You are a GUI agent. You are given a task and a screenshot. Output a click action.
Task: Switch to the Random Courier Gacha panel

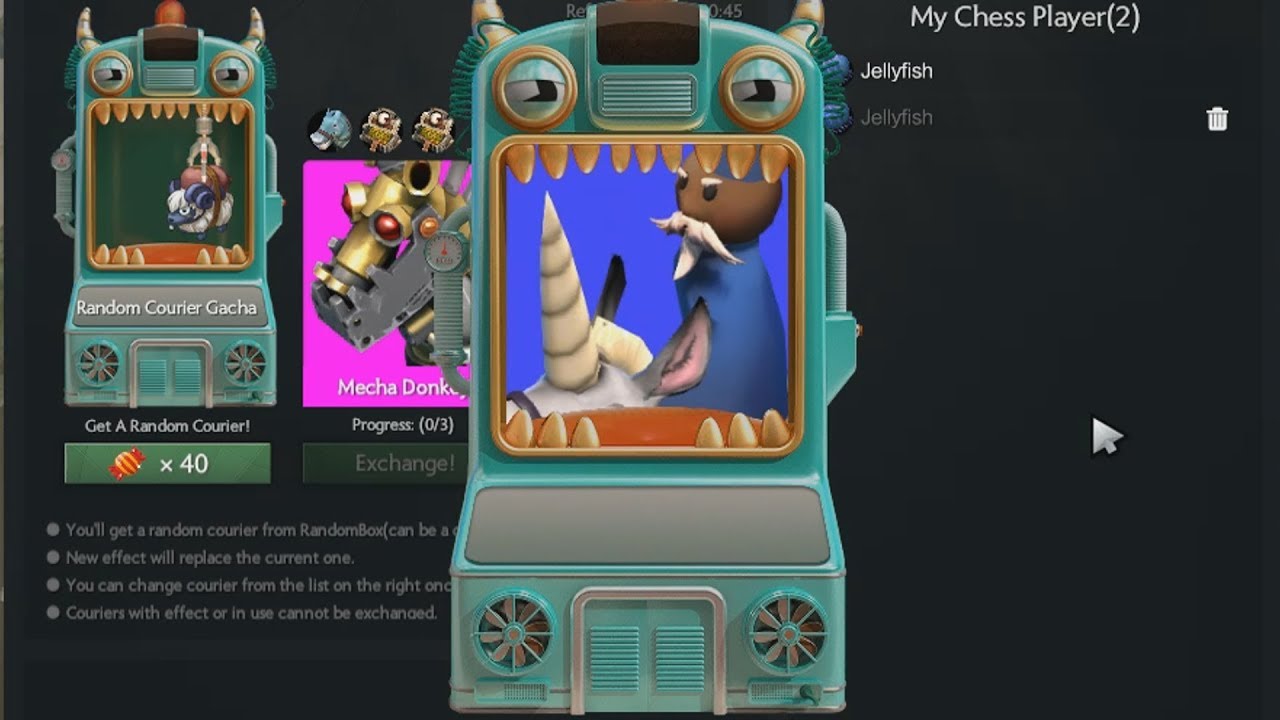pyautogui.click(x=168, y=308)
